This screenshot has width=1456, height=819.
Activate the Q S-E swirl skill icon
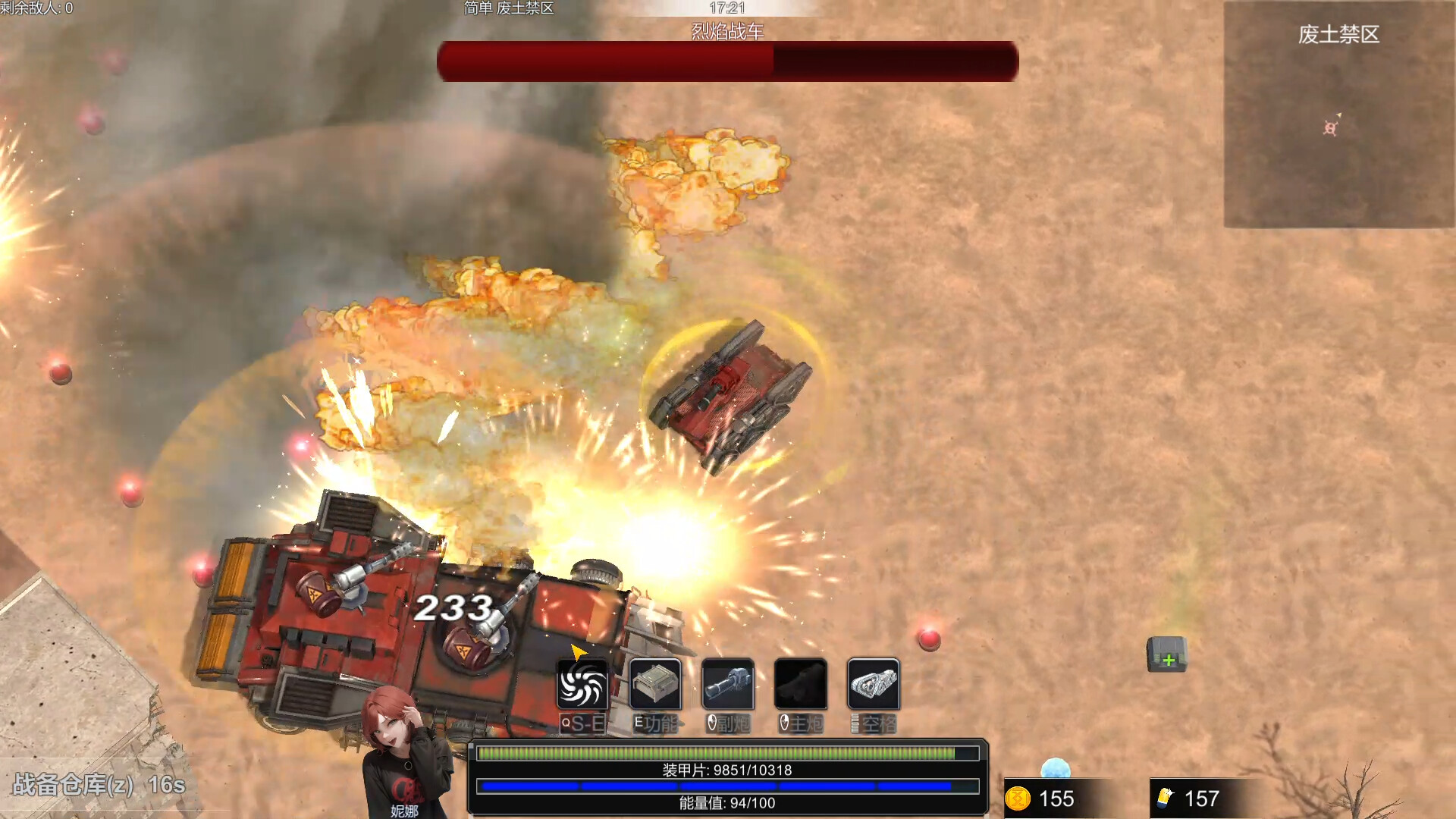[x=582, y=685]
